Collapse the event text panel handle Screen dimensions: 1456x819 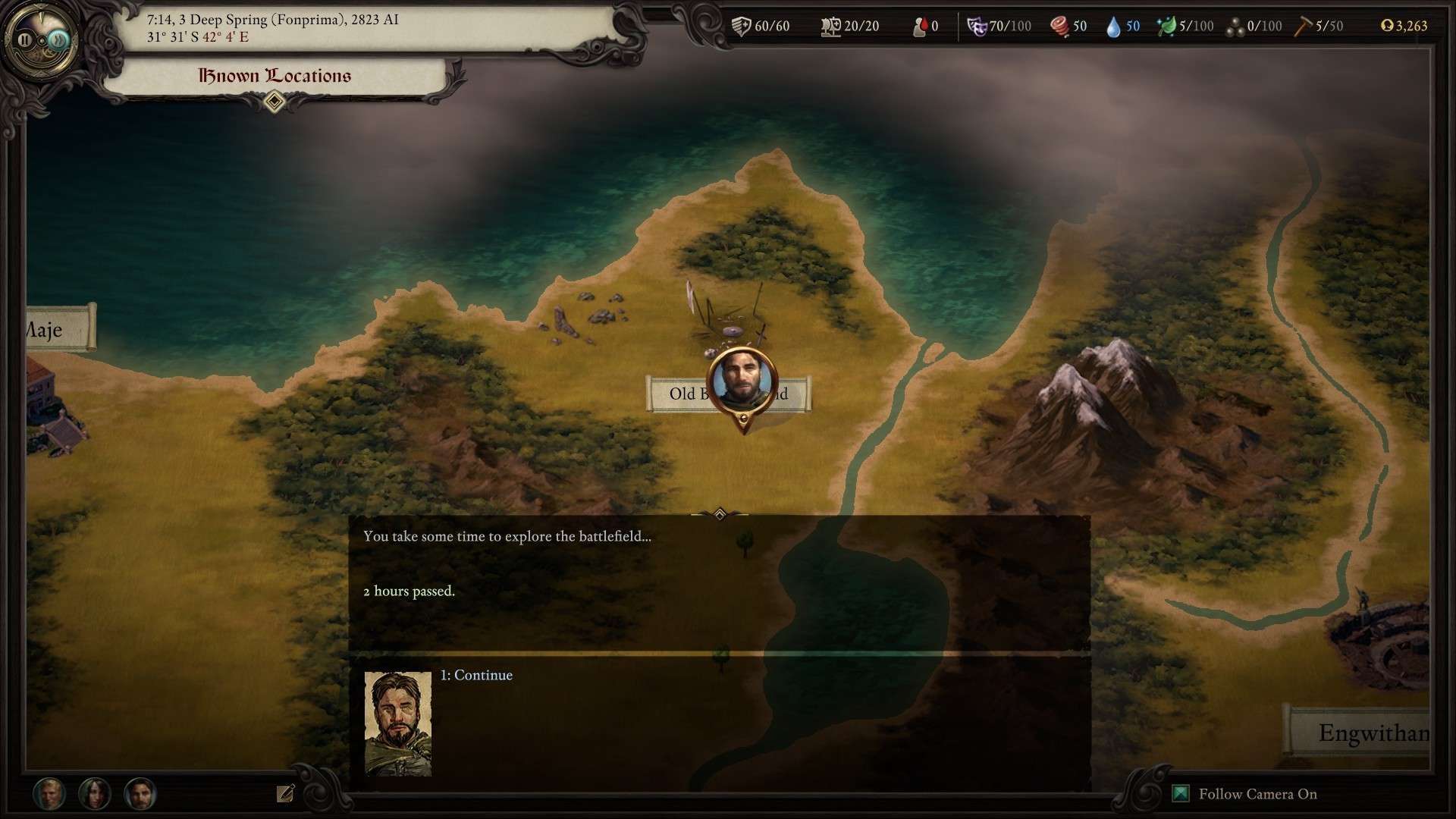tap(720, 515)
